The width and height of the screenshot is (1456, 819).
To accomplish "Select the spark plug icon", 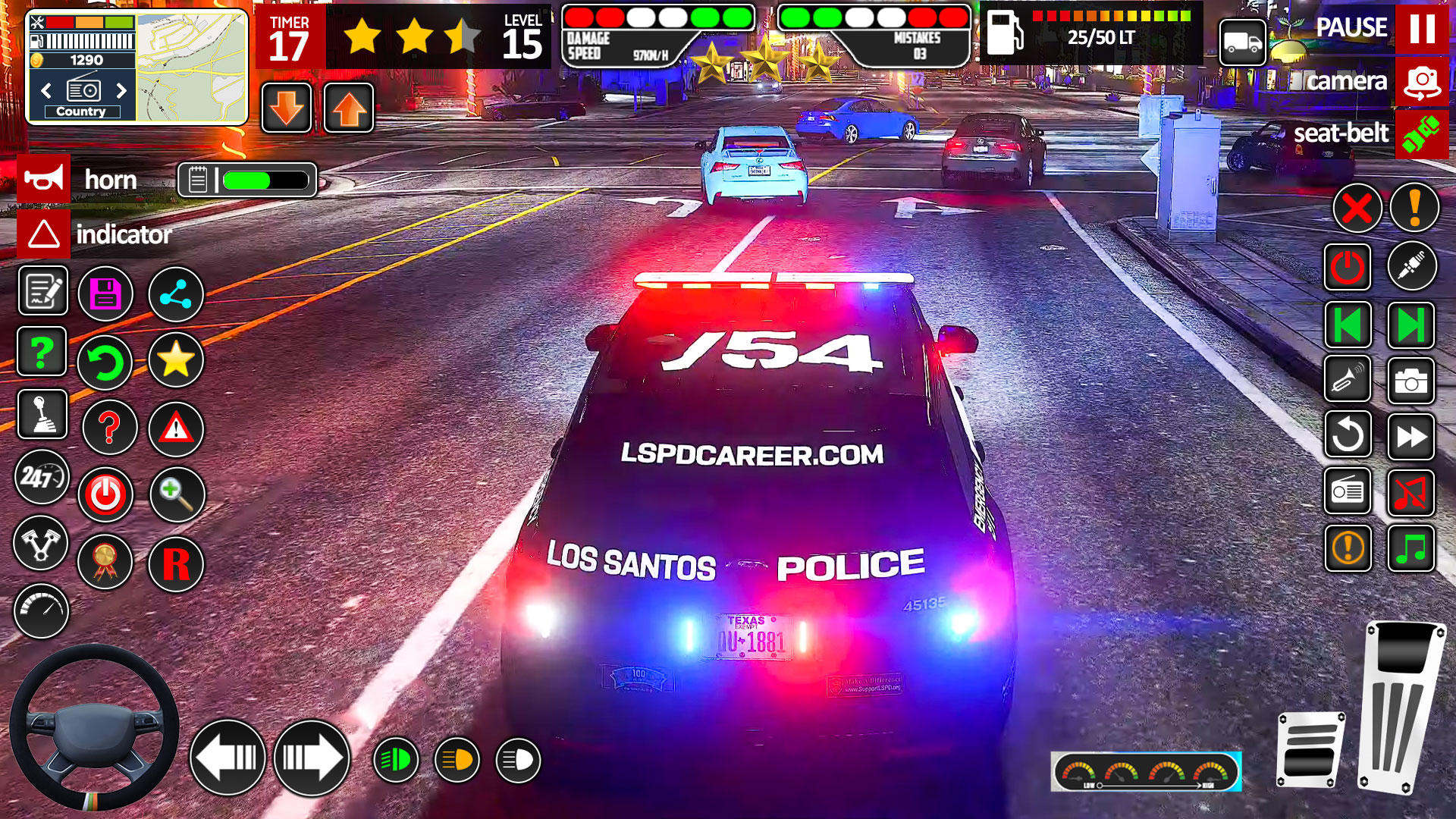I will pyautogui.click(x=1411, y=265).
